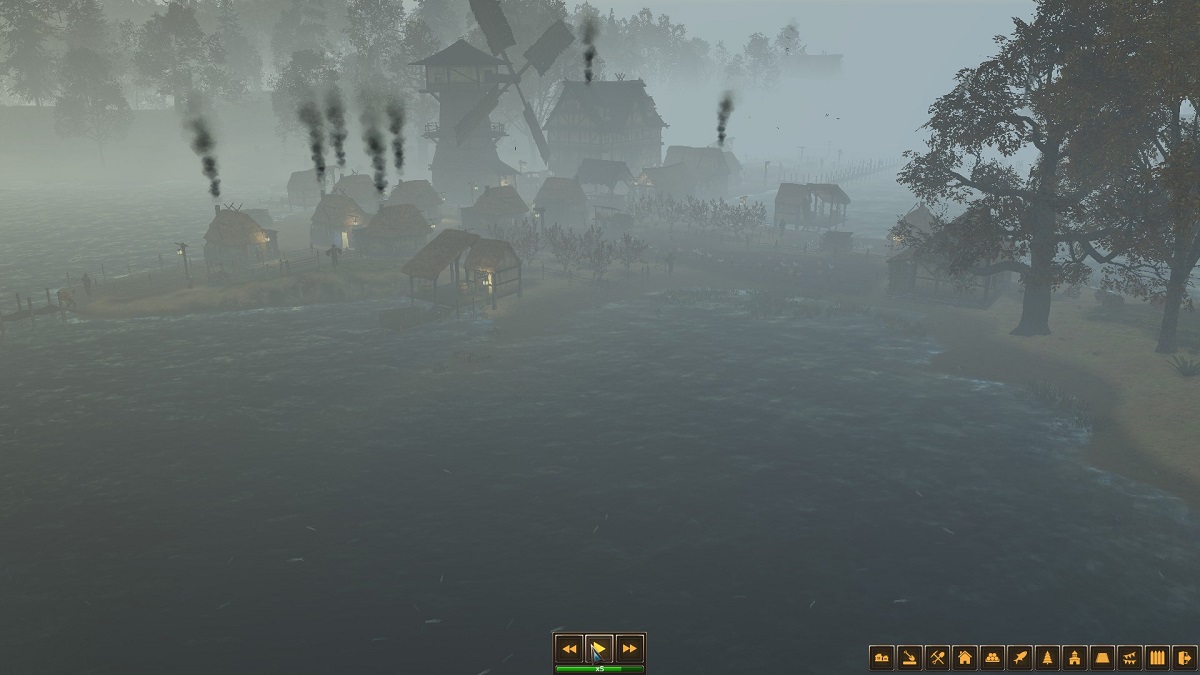
Task: Select the trapezoid field plot icon
Action: (1103, 657)
